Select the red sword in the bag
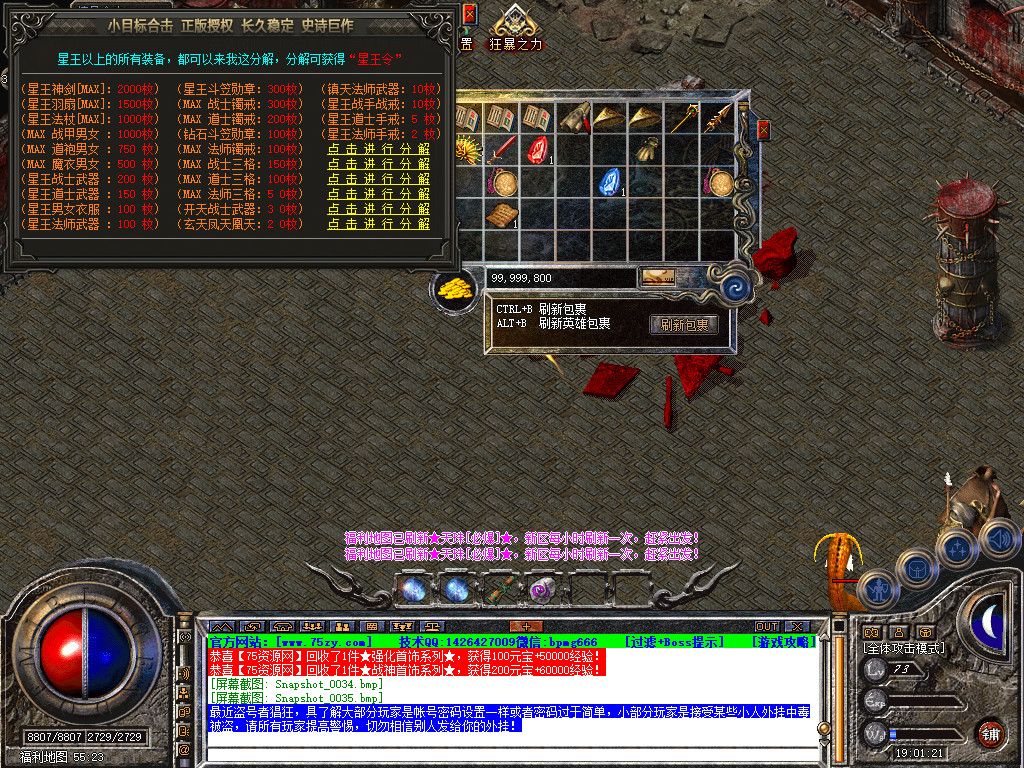This screenshot has height=768, width=1024. coord(502,151)
